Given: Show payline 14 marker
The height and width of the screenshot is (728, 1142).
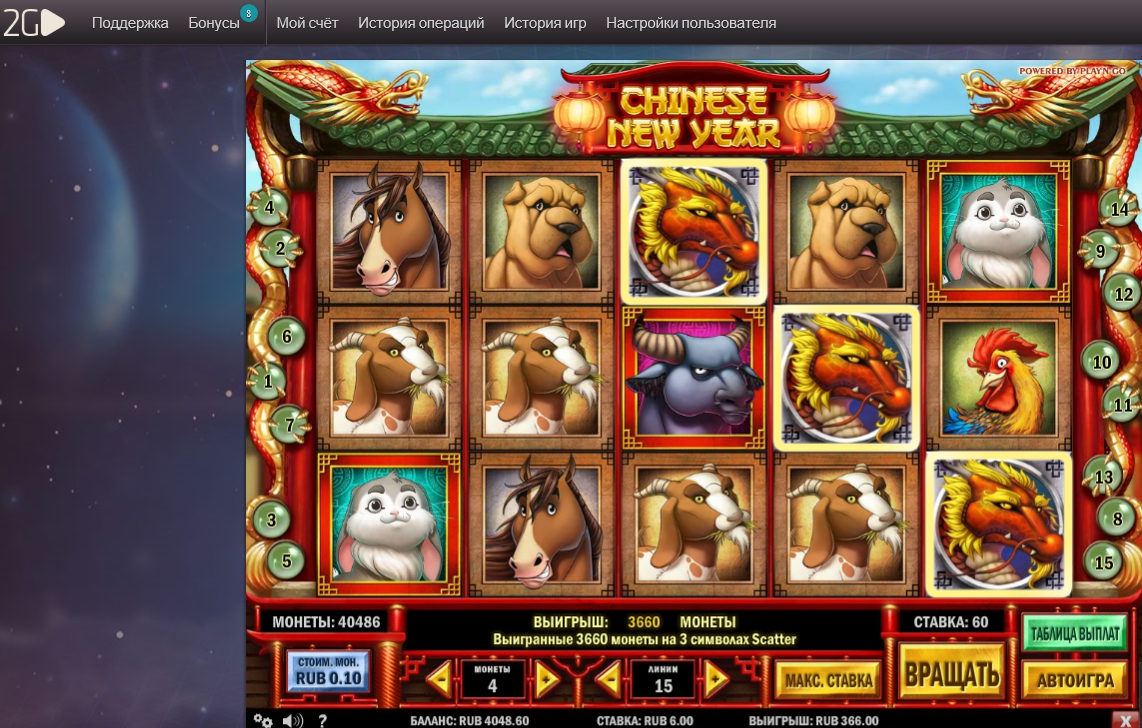Looking at the screenshot, I should tap(1119, 210).
